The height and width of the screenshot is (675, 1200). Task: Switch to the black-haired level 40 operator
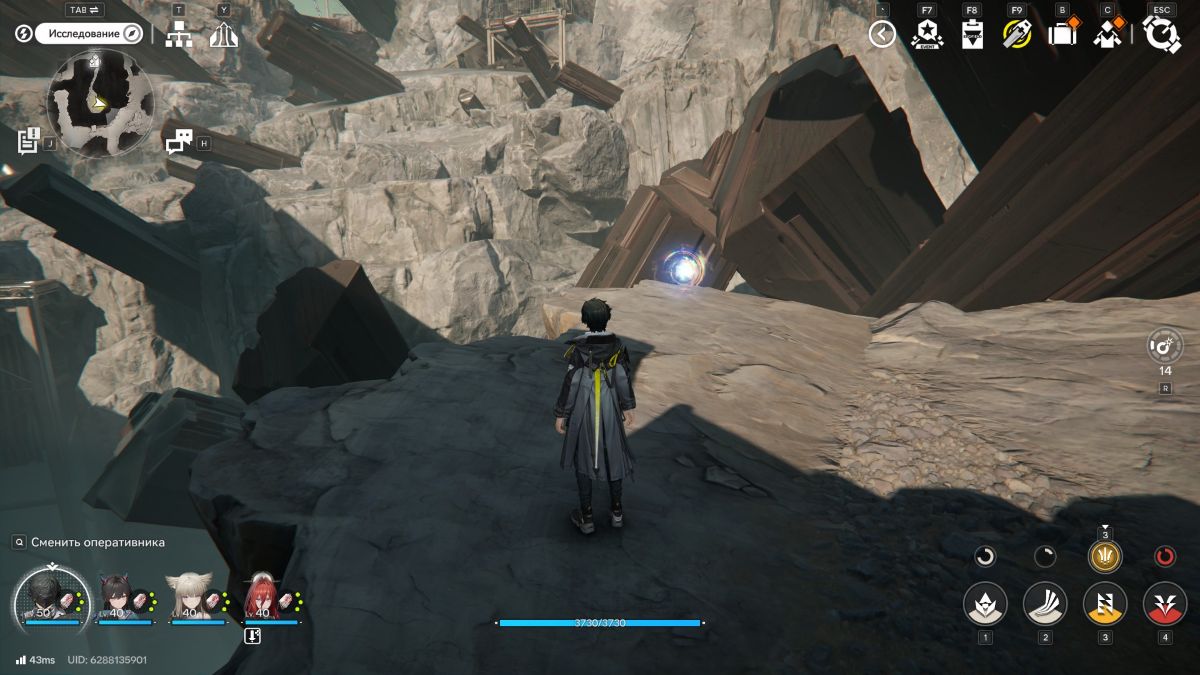click(x=124, y=598)
